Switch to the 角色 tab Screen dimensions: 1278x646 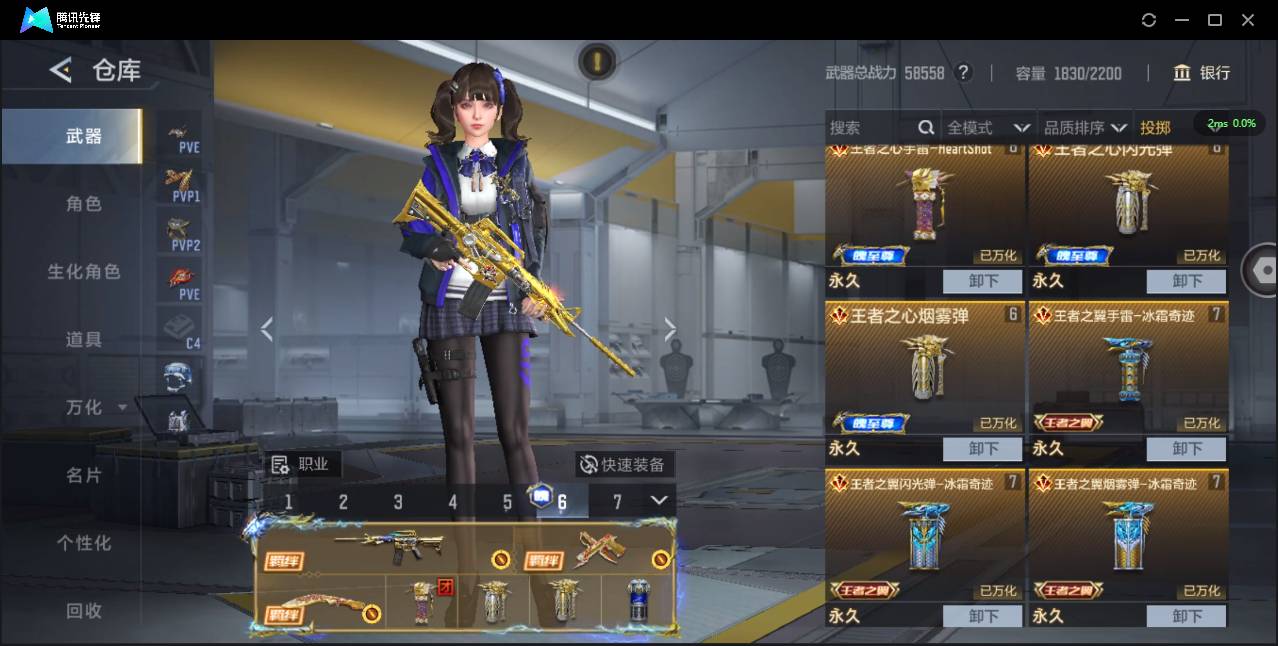tap(83, 204)
